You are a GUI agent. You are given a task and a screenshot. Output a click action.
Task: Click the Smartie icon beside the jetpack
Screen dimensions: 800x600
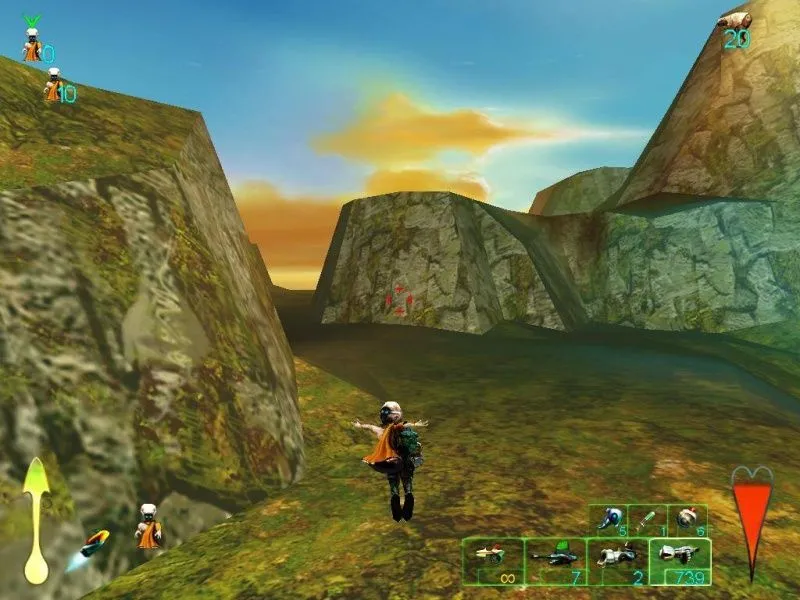tap(149, 527)
